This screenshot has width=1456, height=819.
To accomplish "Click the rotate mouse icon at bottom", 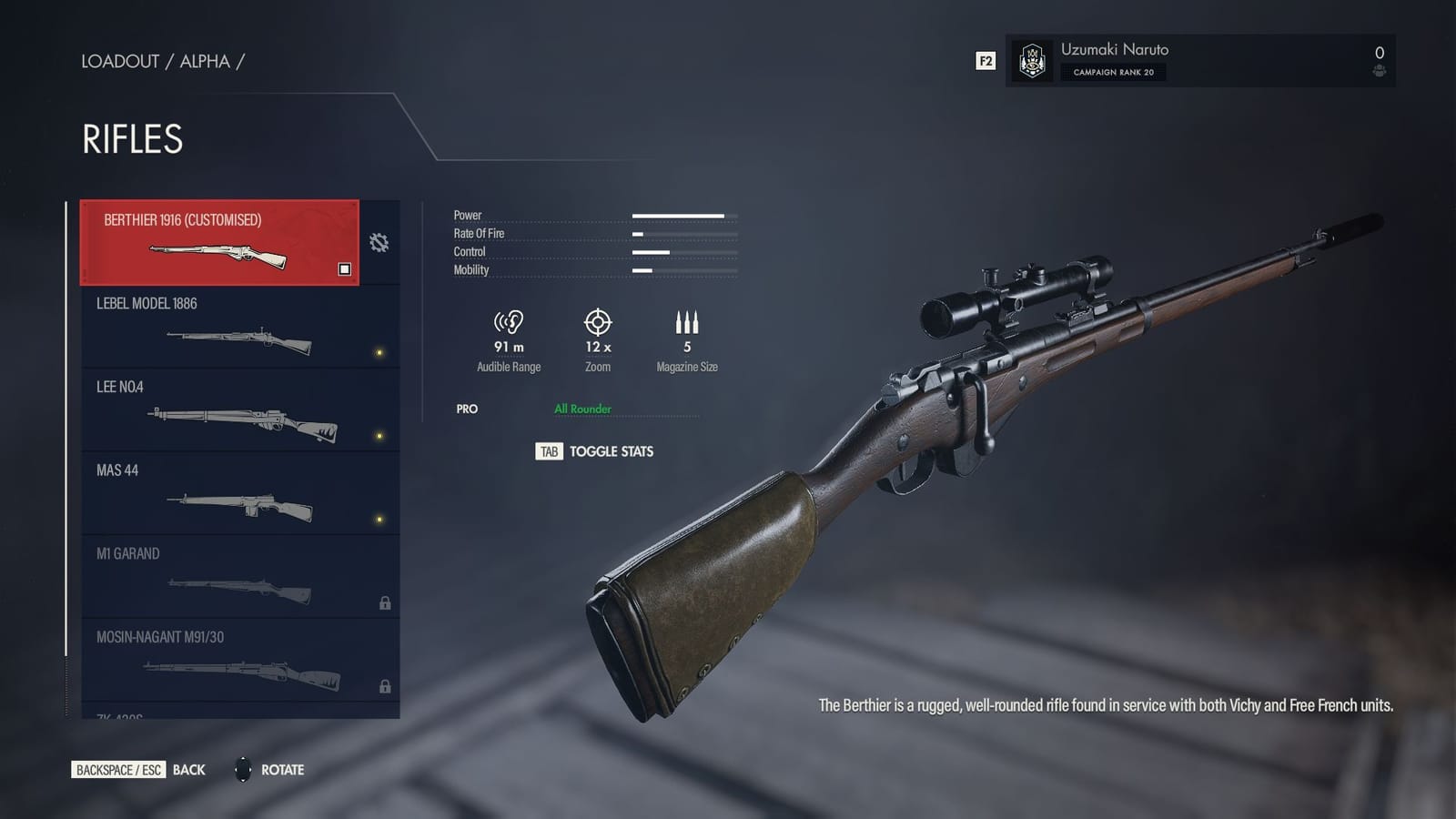I will pyautogui.click(x=243, y=770).
